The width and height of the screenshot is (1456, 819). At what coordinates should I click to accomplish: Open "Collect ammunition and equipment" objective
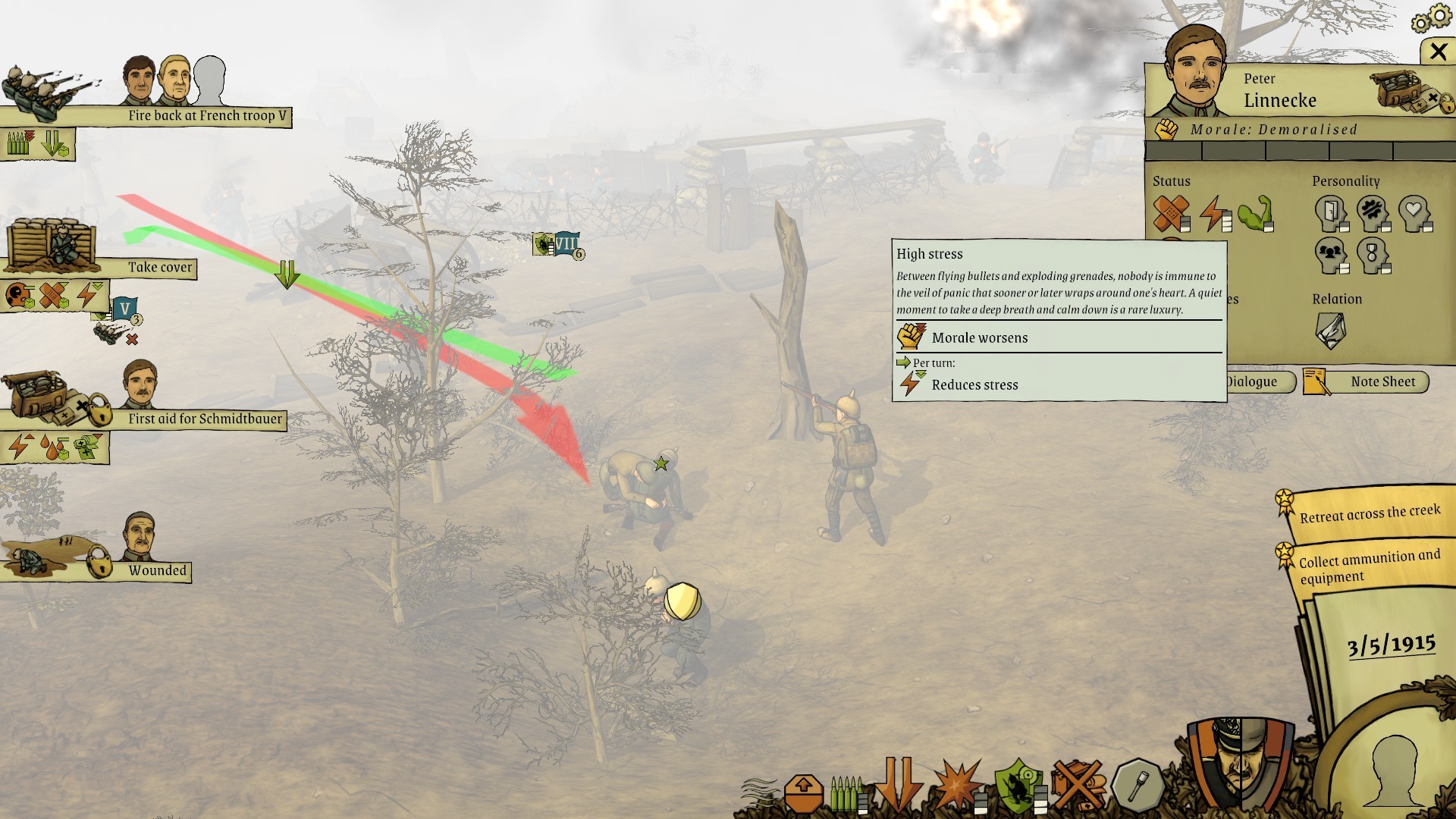pos(1369,566)
